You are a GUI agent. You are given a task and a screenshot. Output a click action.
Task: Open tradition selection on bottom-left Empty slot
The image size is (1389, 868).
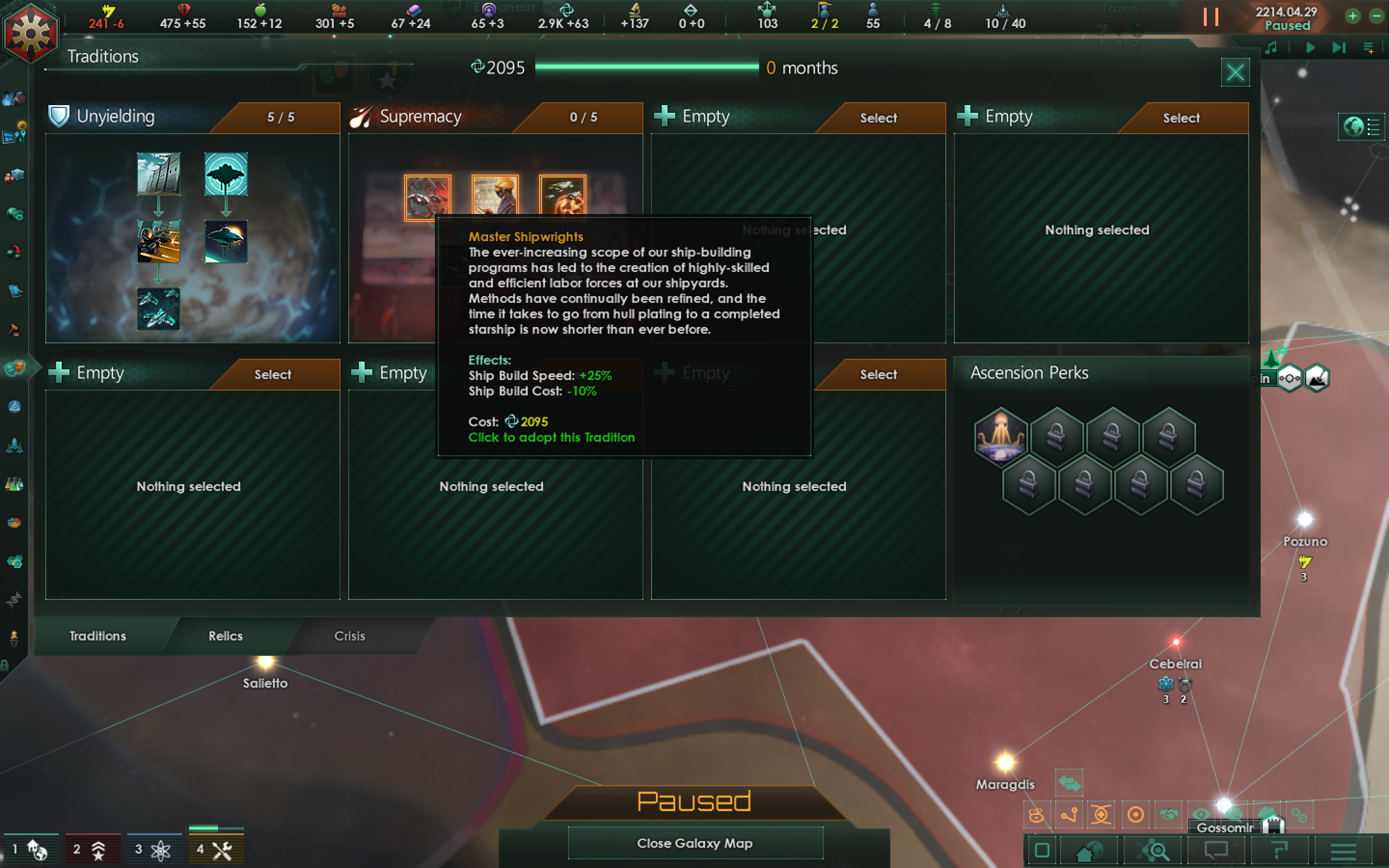click(272, 374)
